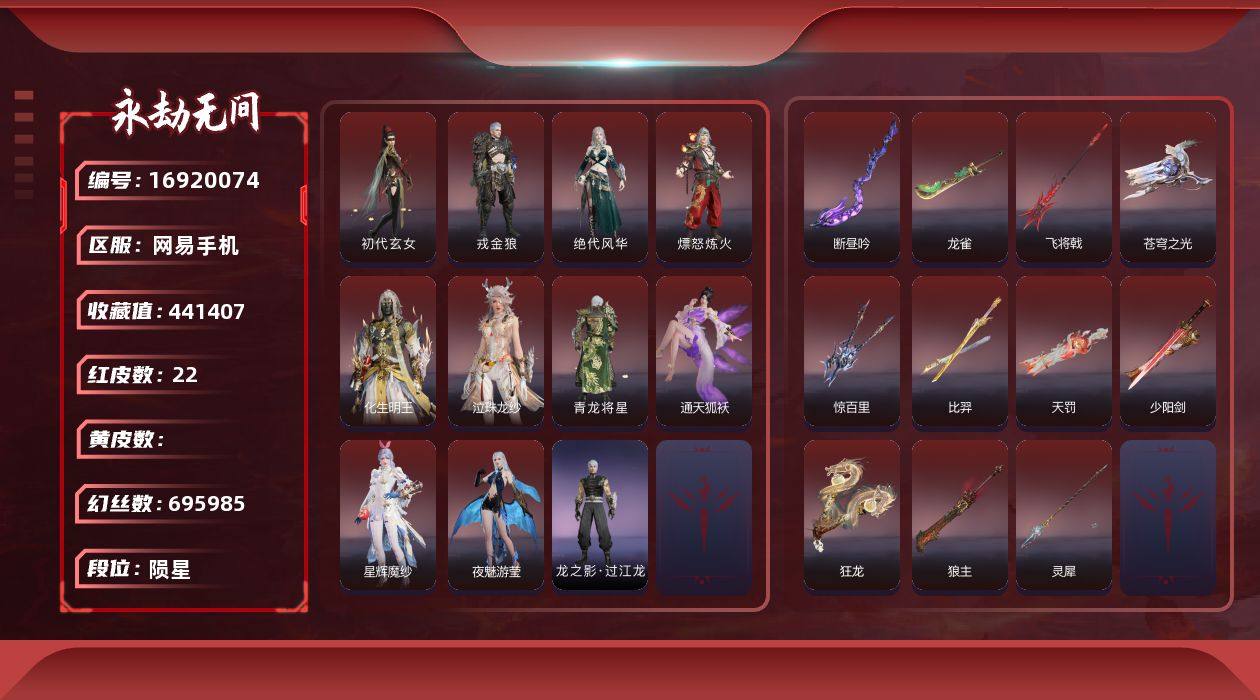Open the 飞将戟 weapon card
Image resolution: width=1260 pixels, height=700 pixels.
click(1064, 187)
